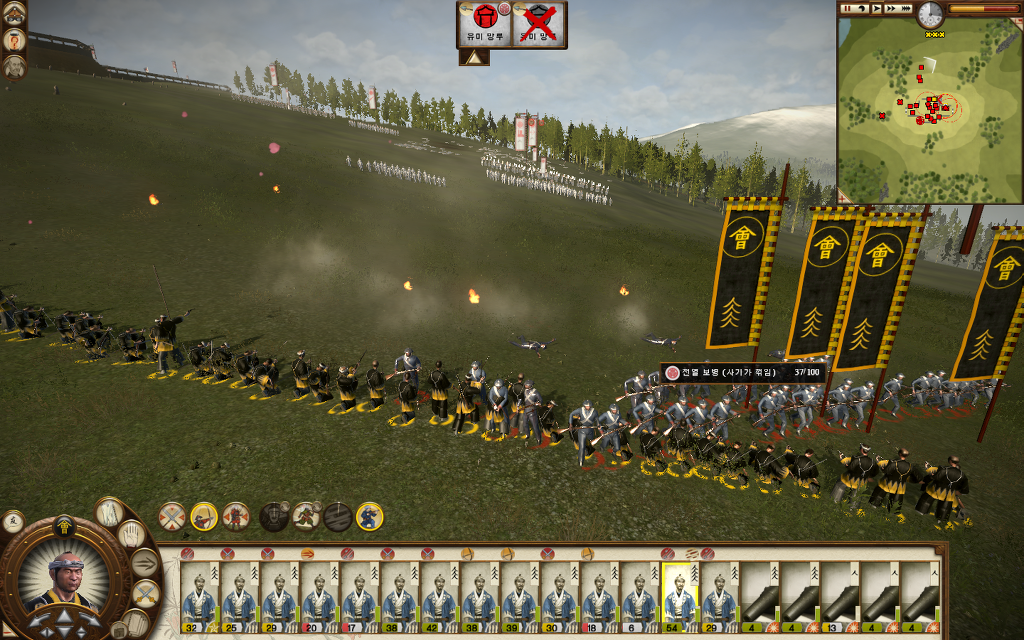Select the crossed-out tower objective card
This screenshot has height=640, width=1024.
(x=540, y=24)
